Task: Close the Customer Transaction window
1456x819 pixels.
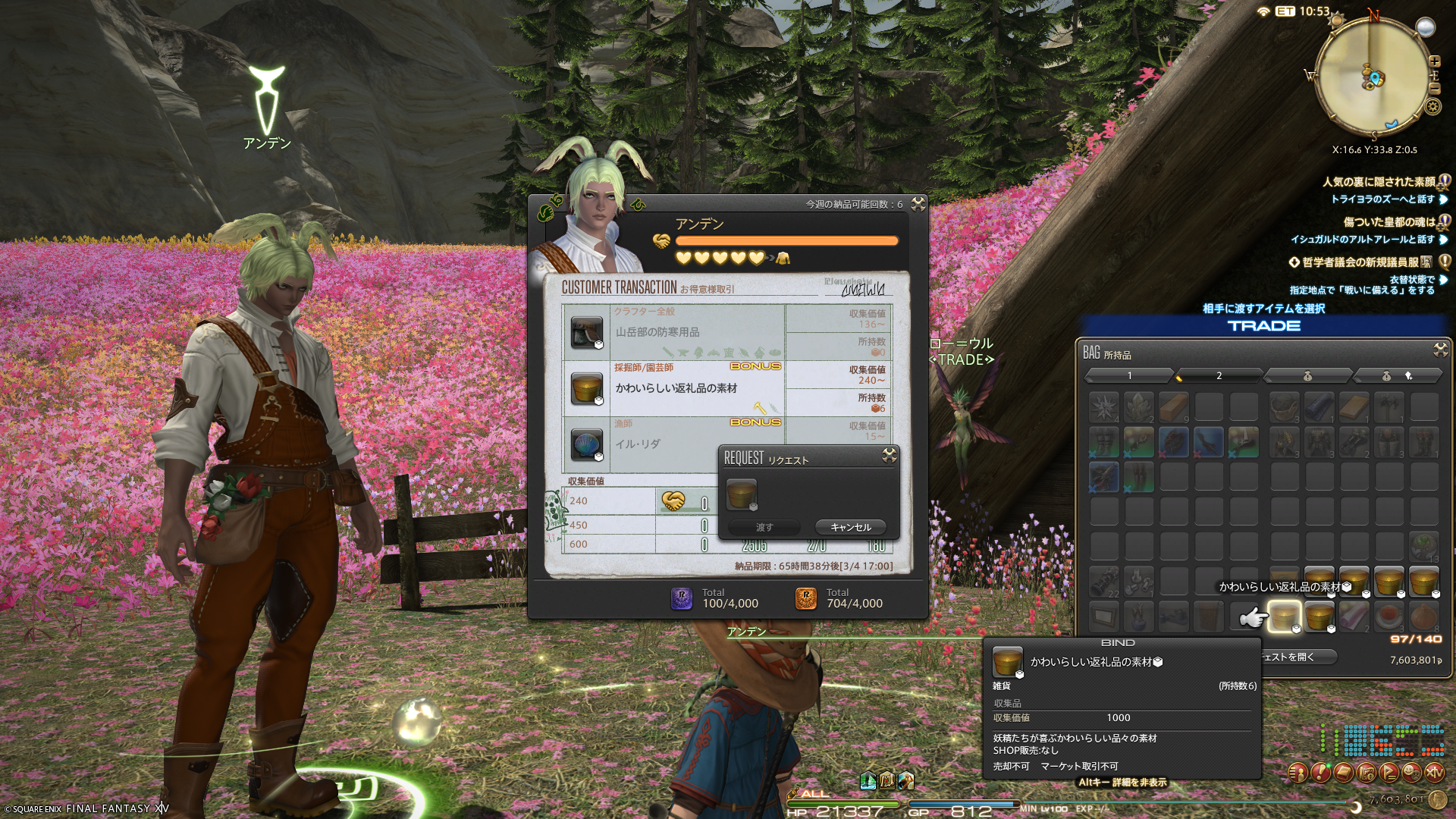Action: (x=918, y=204)
